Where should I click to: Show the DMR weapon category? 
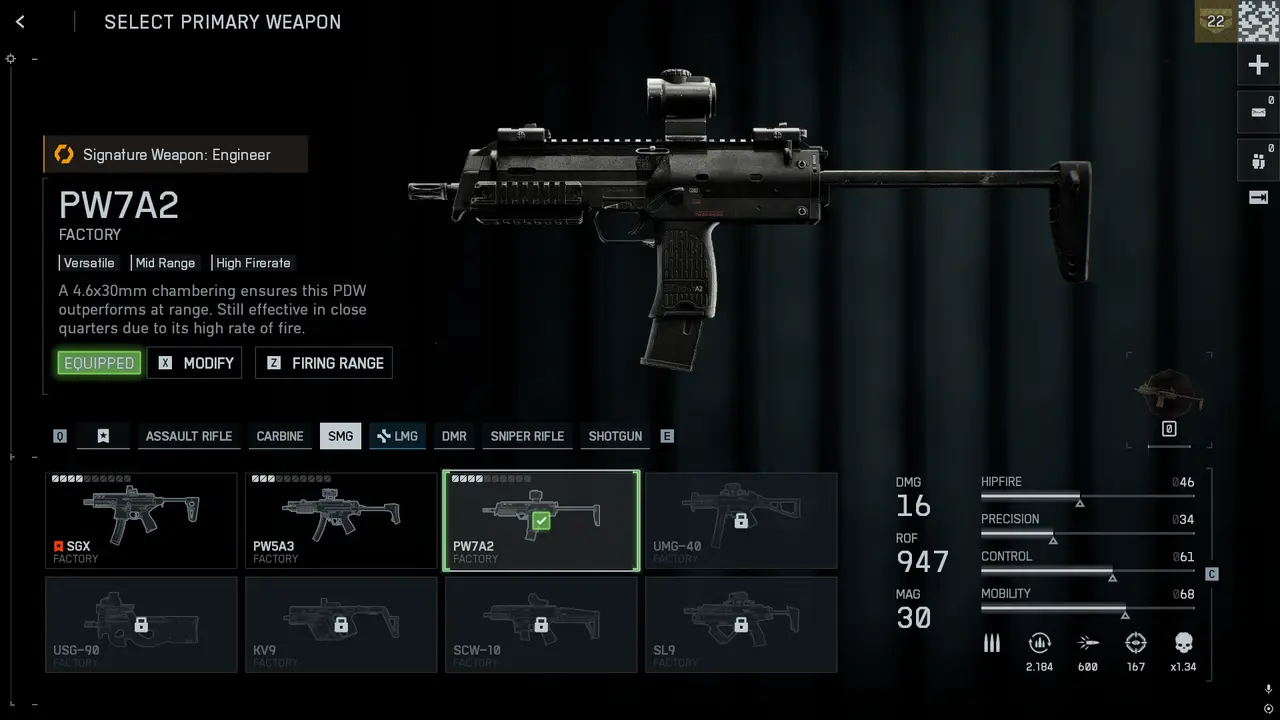454,436
